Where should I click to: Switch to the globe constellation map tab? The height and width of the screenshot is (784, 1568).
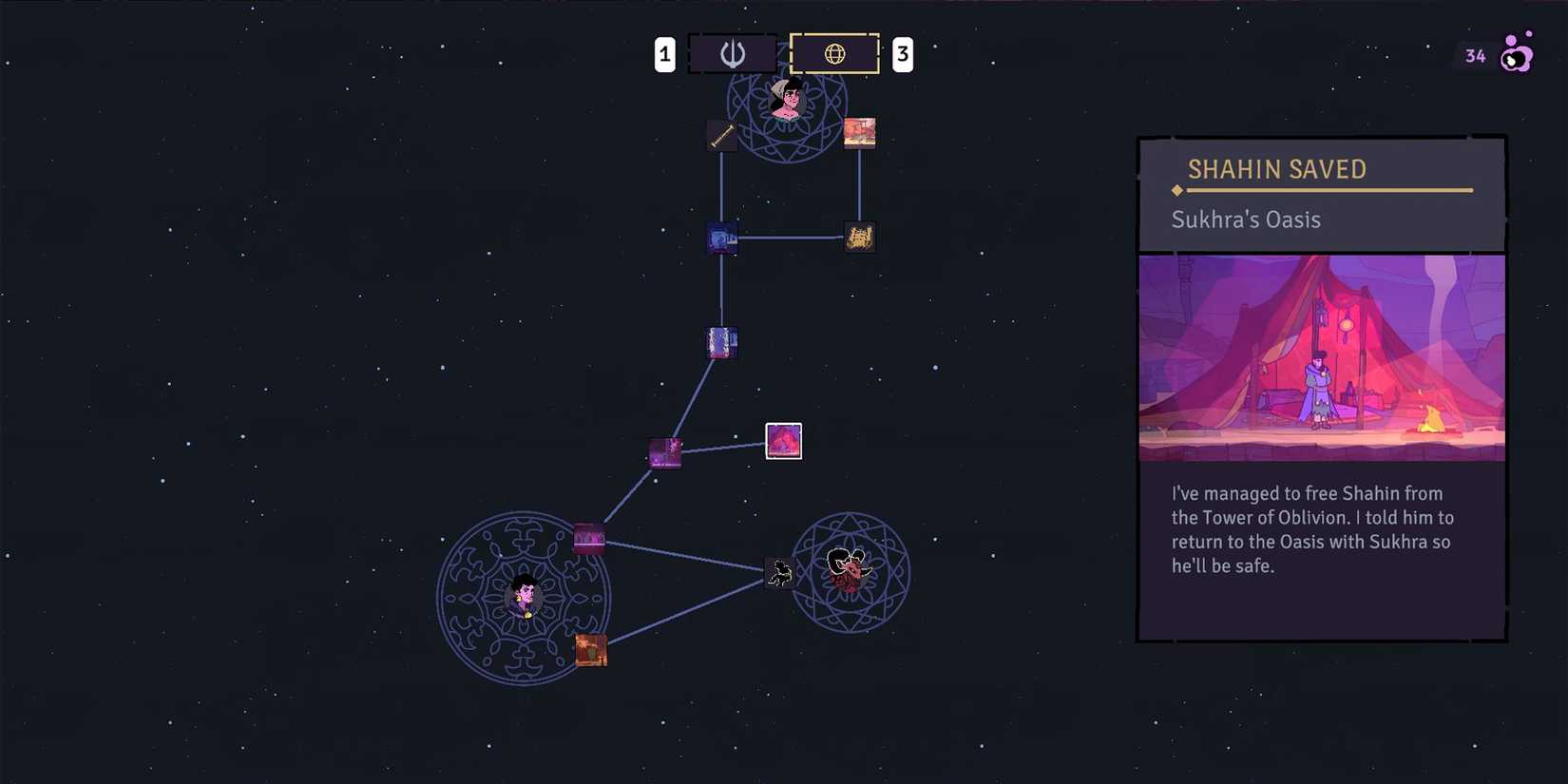834,53
